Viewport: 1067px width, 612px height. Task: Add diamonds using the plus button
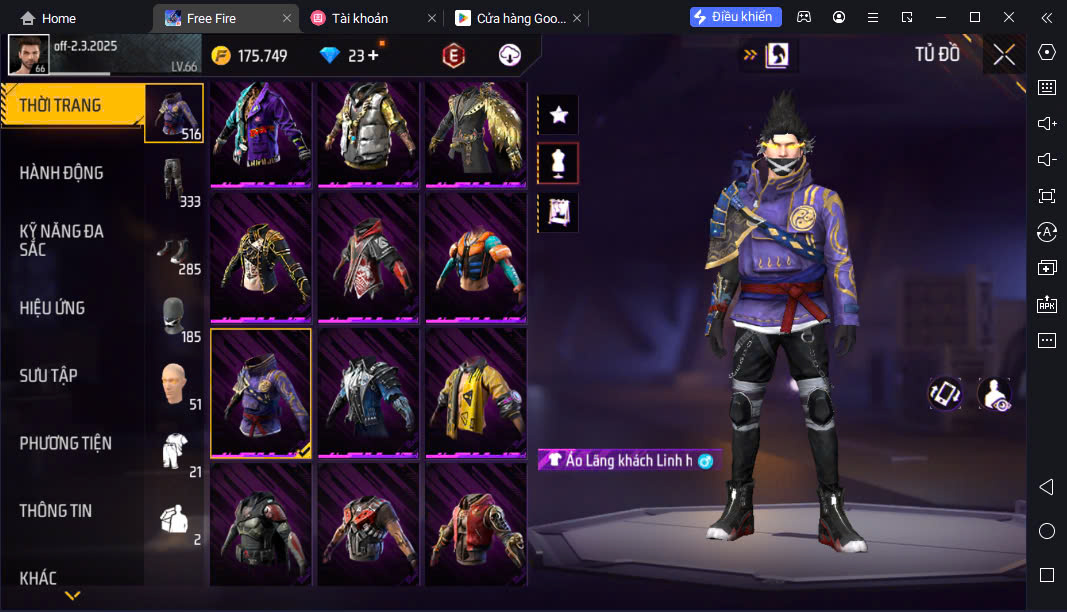point(373,56)
